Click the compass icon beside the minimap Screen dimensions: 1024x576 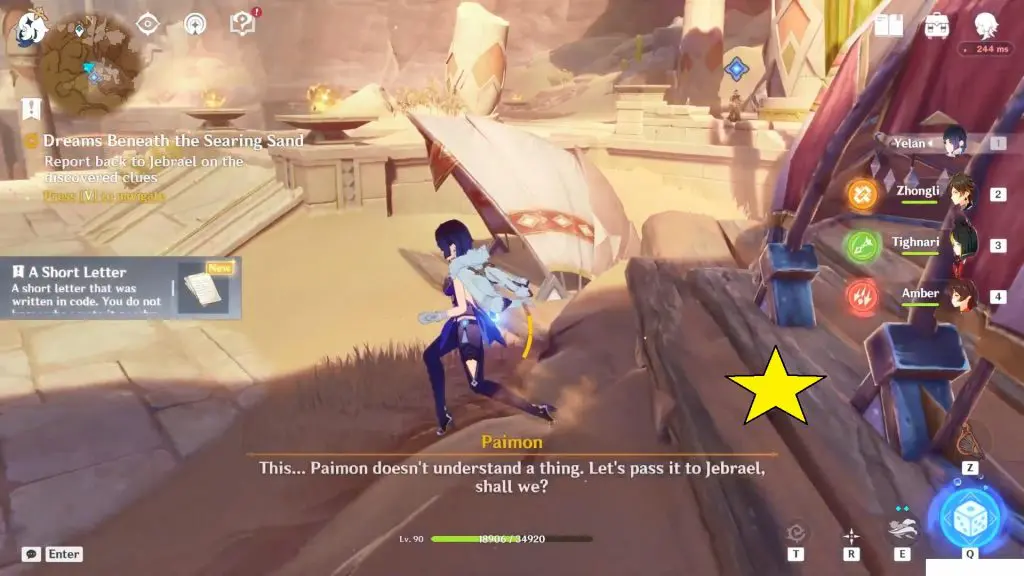pos(195,22)
